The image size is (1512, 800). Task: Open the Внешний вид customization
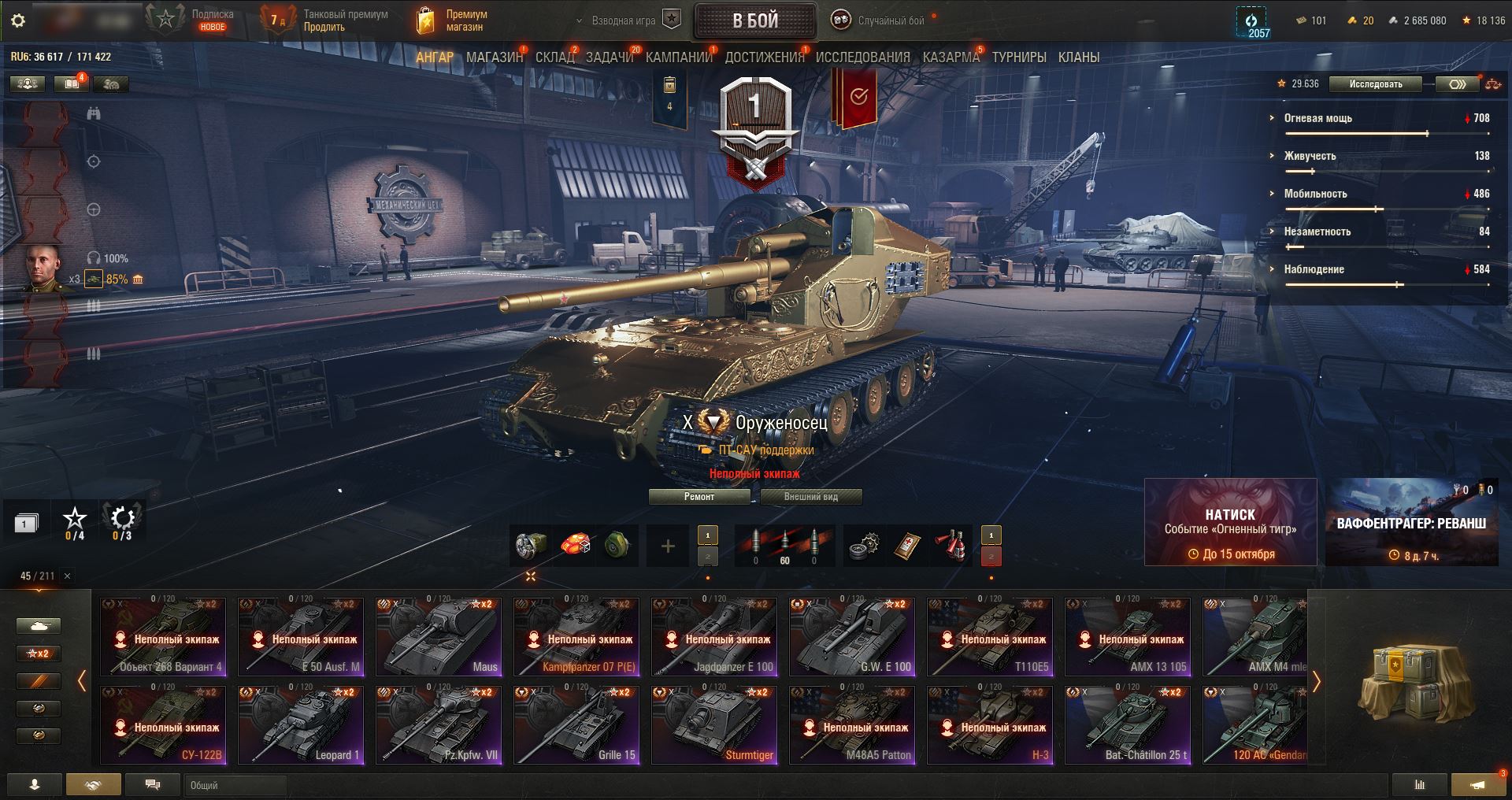[x=810, y=497]
